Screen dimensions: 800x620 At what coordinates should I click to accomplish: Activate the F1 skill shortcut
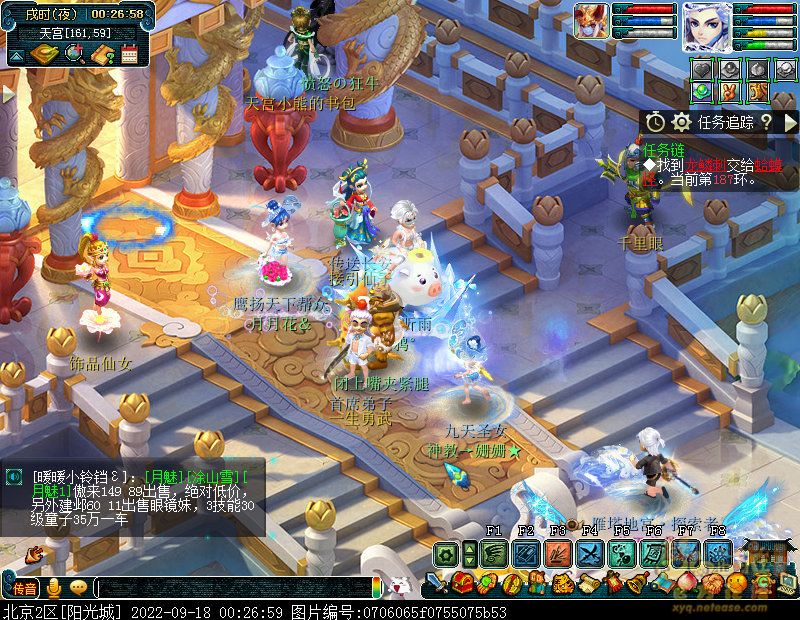494,553
